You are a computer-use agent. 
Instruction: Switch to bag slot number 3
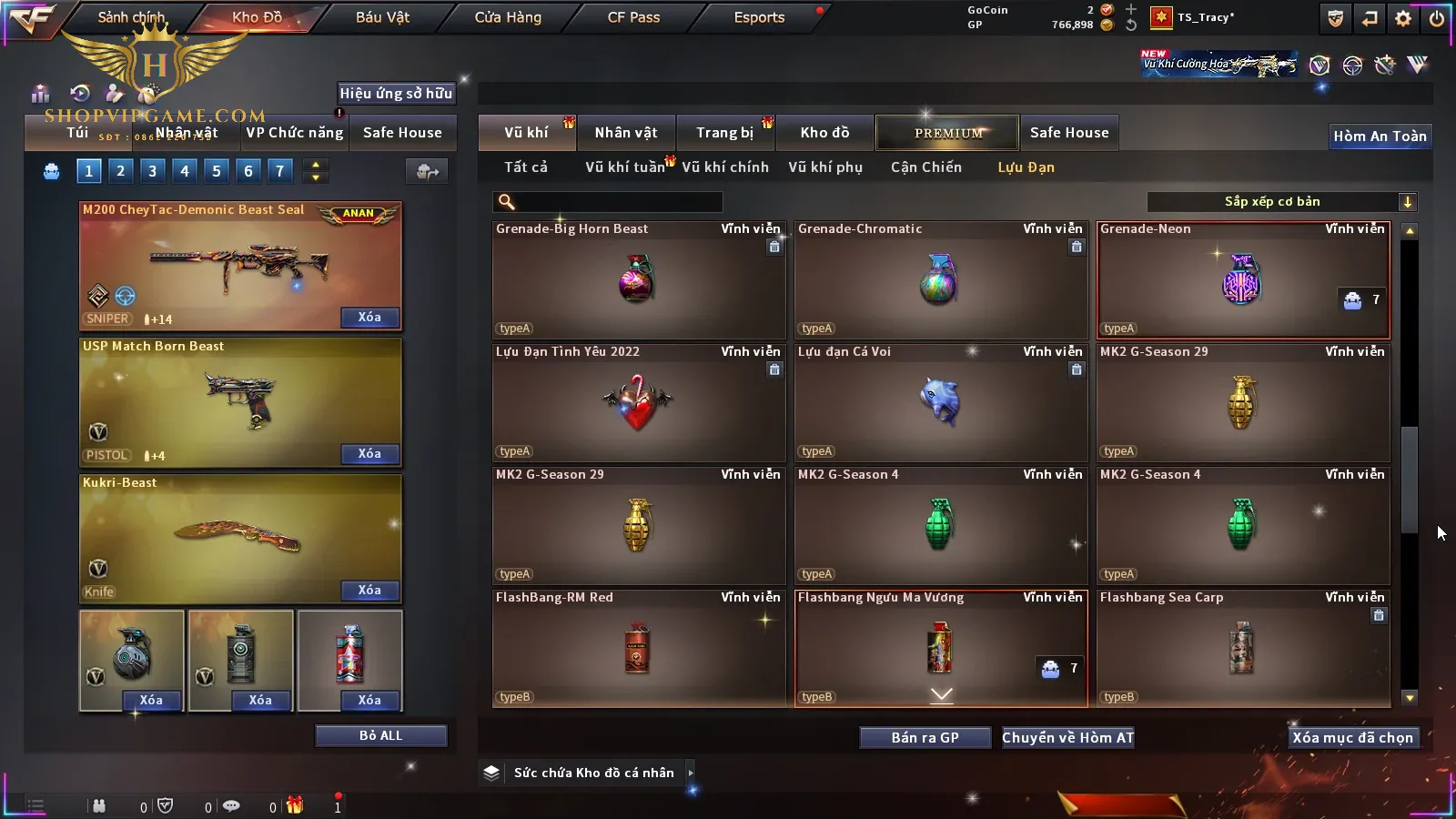pyautogui.click(x=152, y=170)
